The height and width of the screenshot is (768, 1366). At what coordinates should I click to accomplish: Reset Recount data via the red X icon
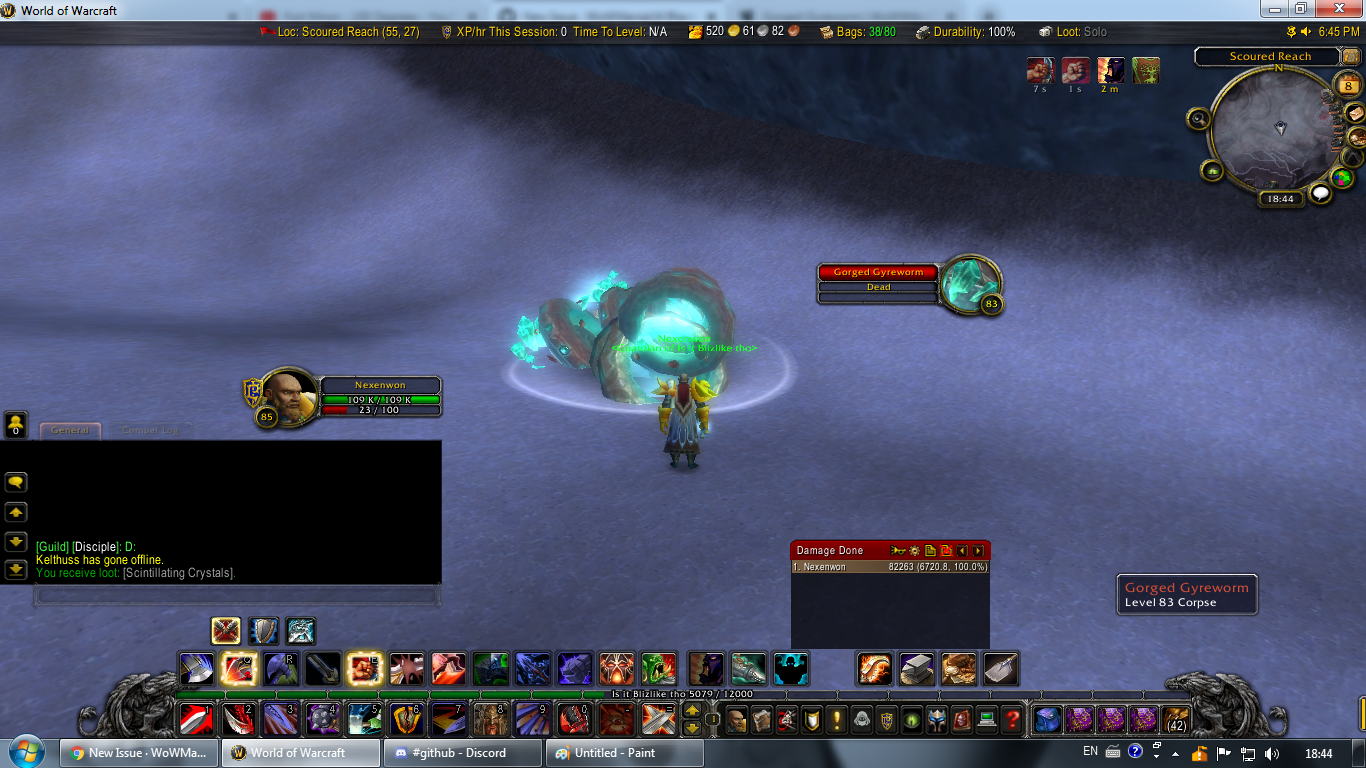946,550
